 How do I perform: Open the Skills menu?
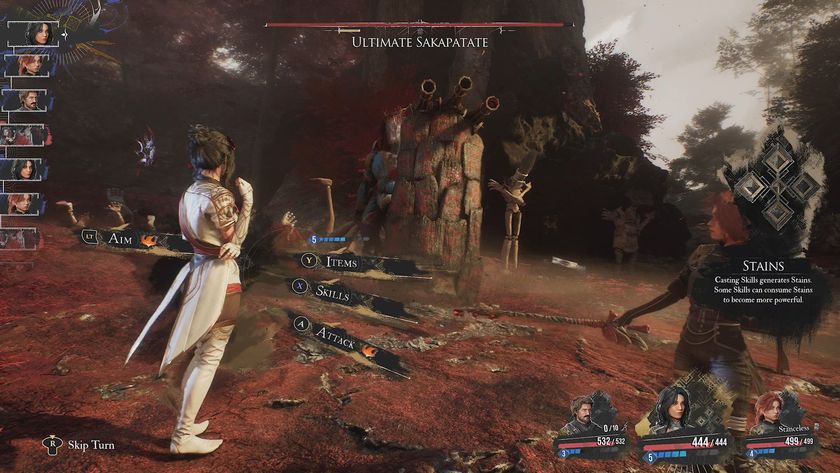click(x=338, y=291)
